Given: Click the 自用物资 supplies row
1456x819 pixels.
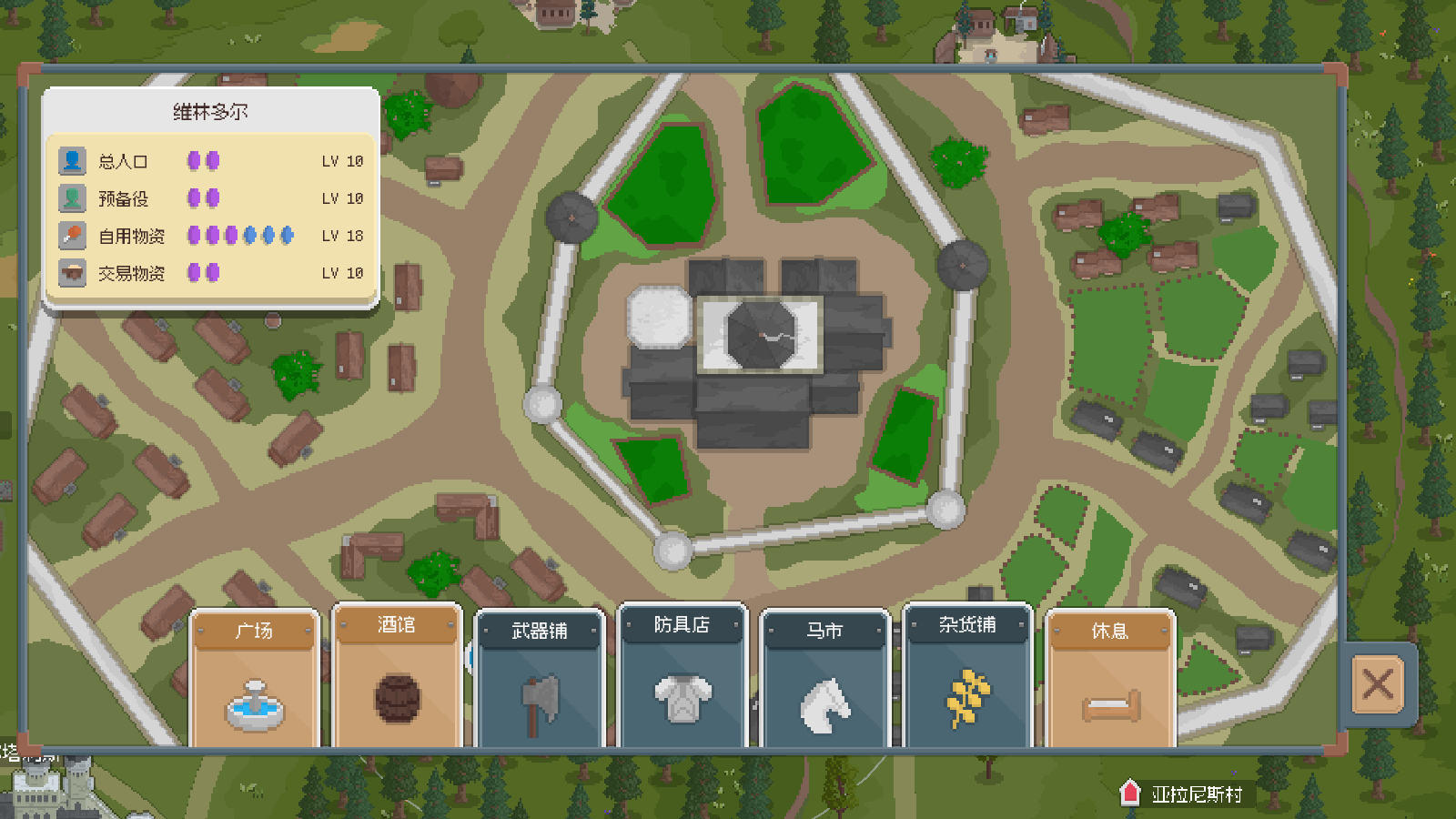Looking at the screenshot, I should [211, 236].
